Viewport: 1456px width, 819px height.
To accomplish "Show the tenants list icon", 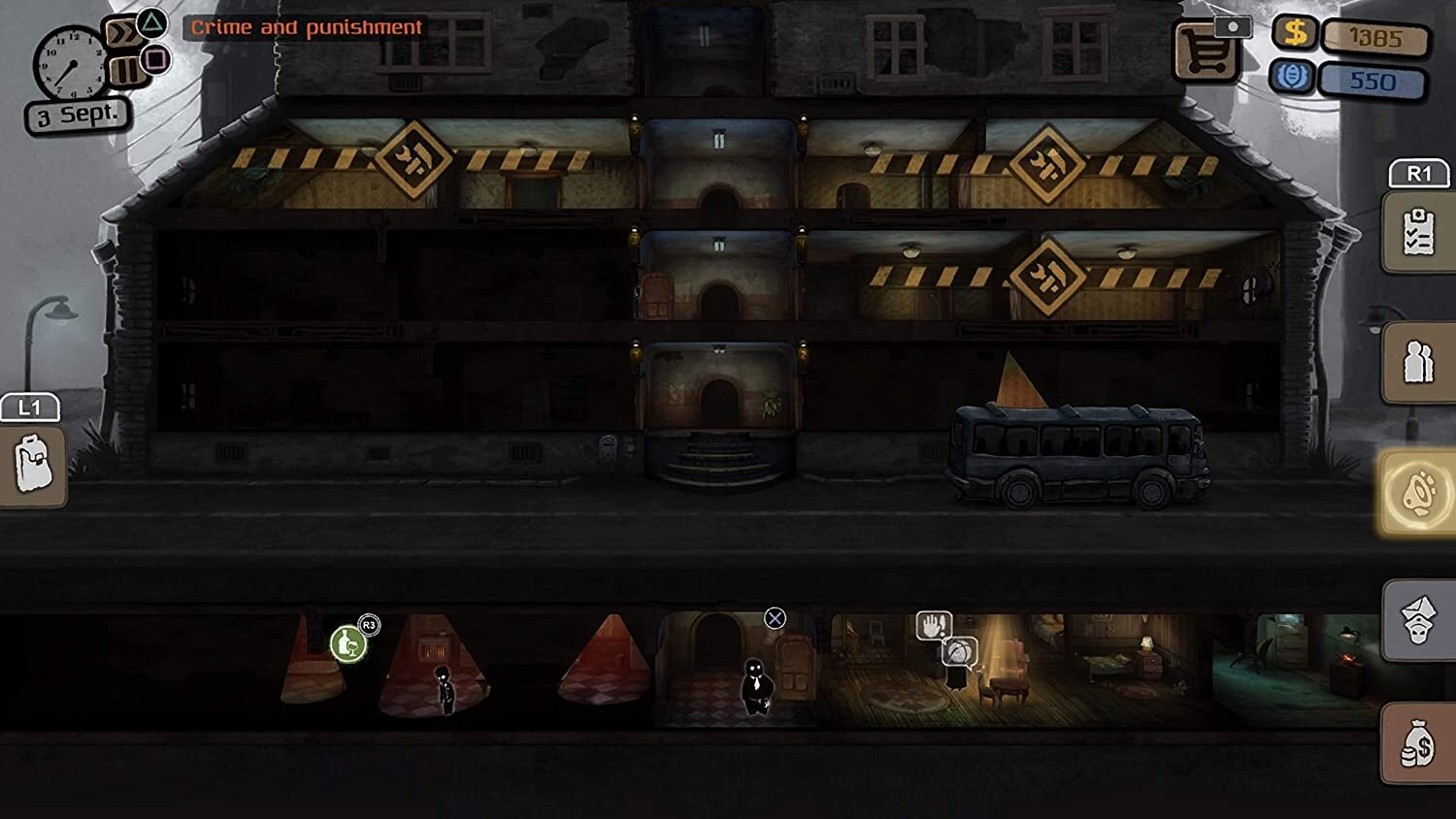I will [x=1418, y=362].
